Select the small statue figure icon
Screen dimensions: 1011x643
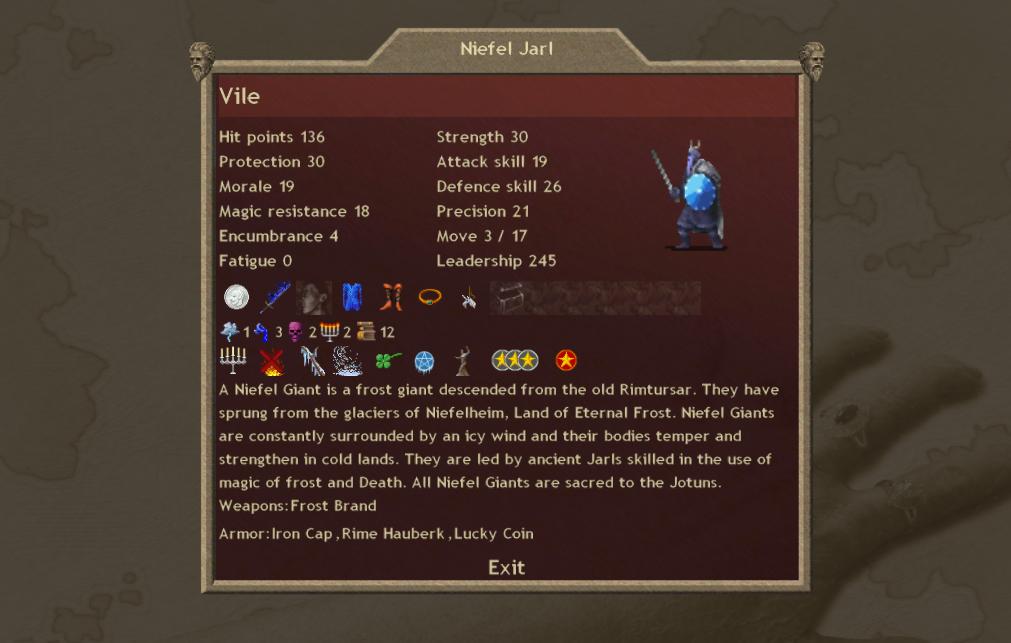[463, 361]
